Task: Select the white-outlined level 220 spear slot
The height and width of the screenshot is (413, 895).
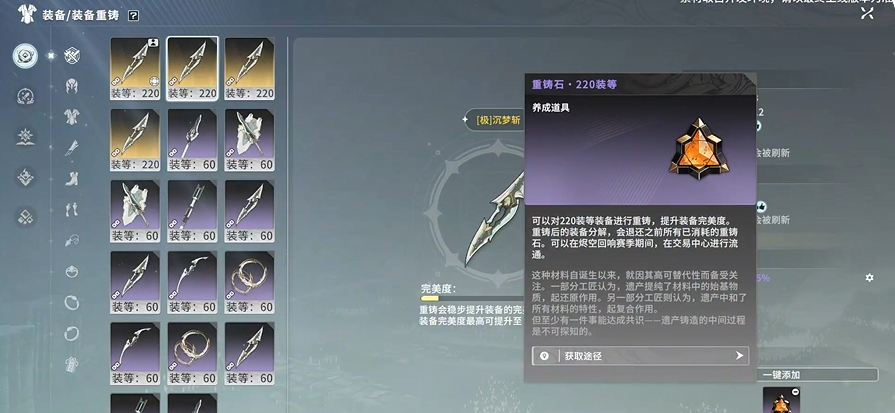Action: pyautogui.click(x=192, y=63)
